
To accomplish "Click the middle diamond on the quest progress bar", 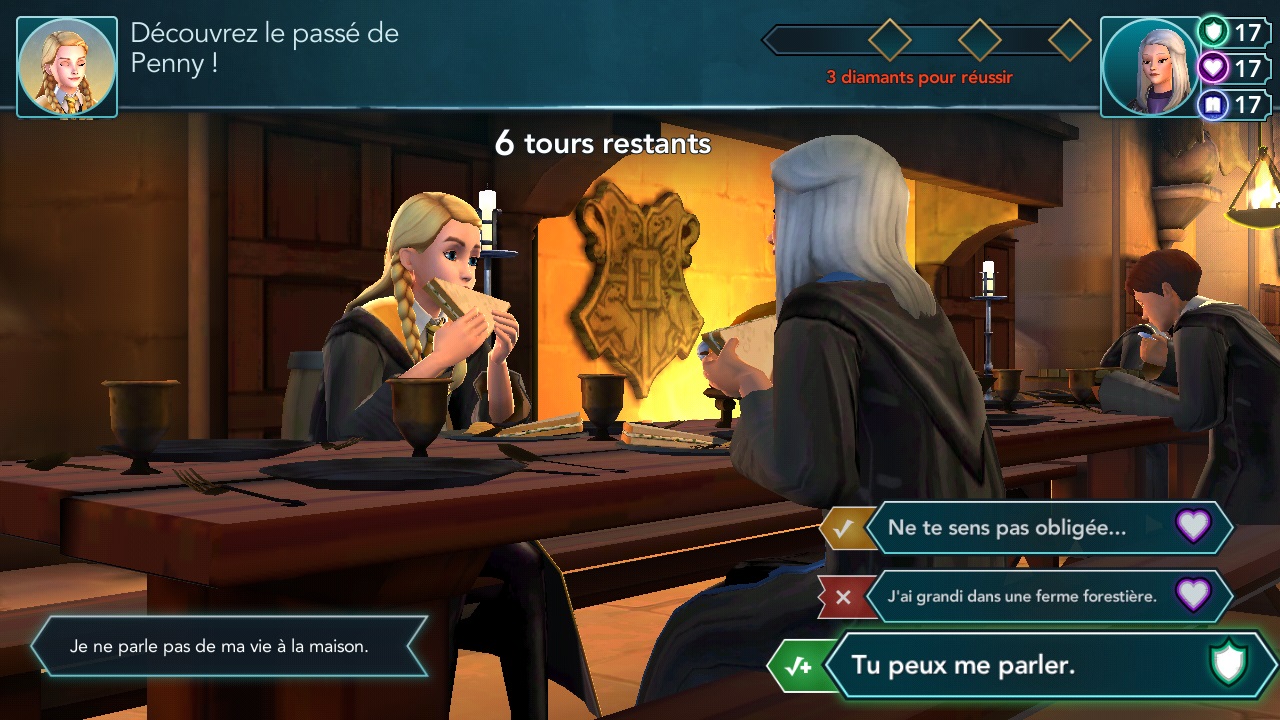I will coord(980,40).
